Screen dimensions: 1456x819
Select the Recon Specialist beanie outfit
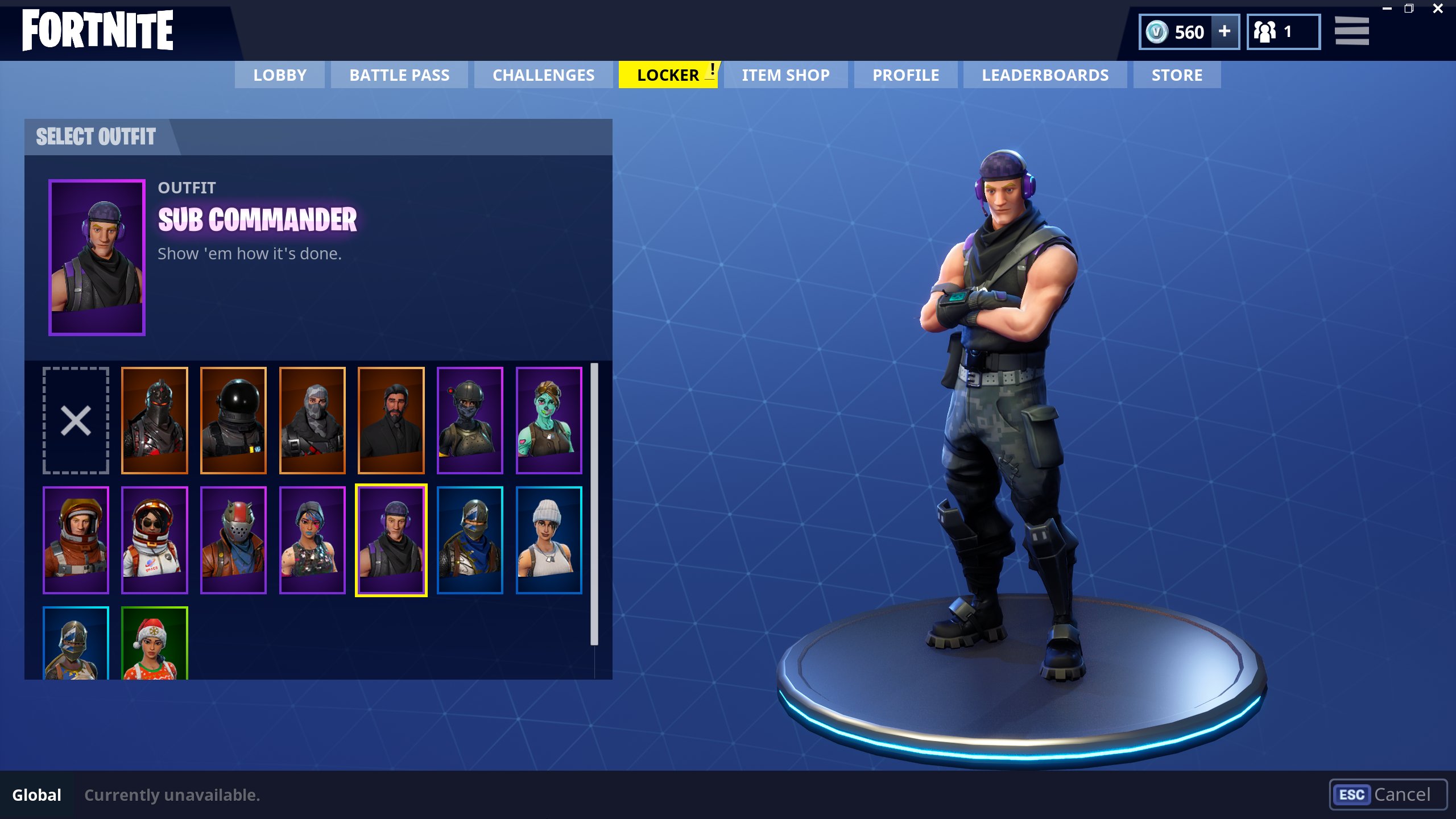550,537
